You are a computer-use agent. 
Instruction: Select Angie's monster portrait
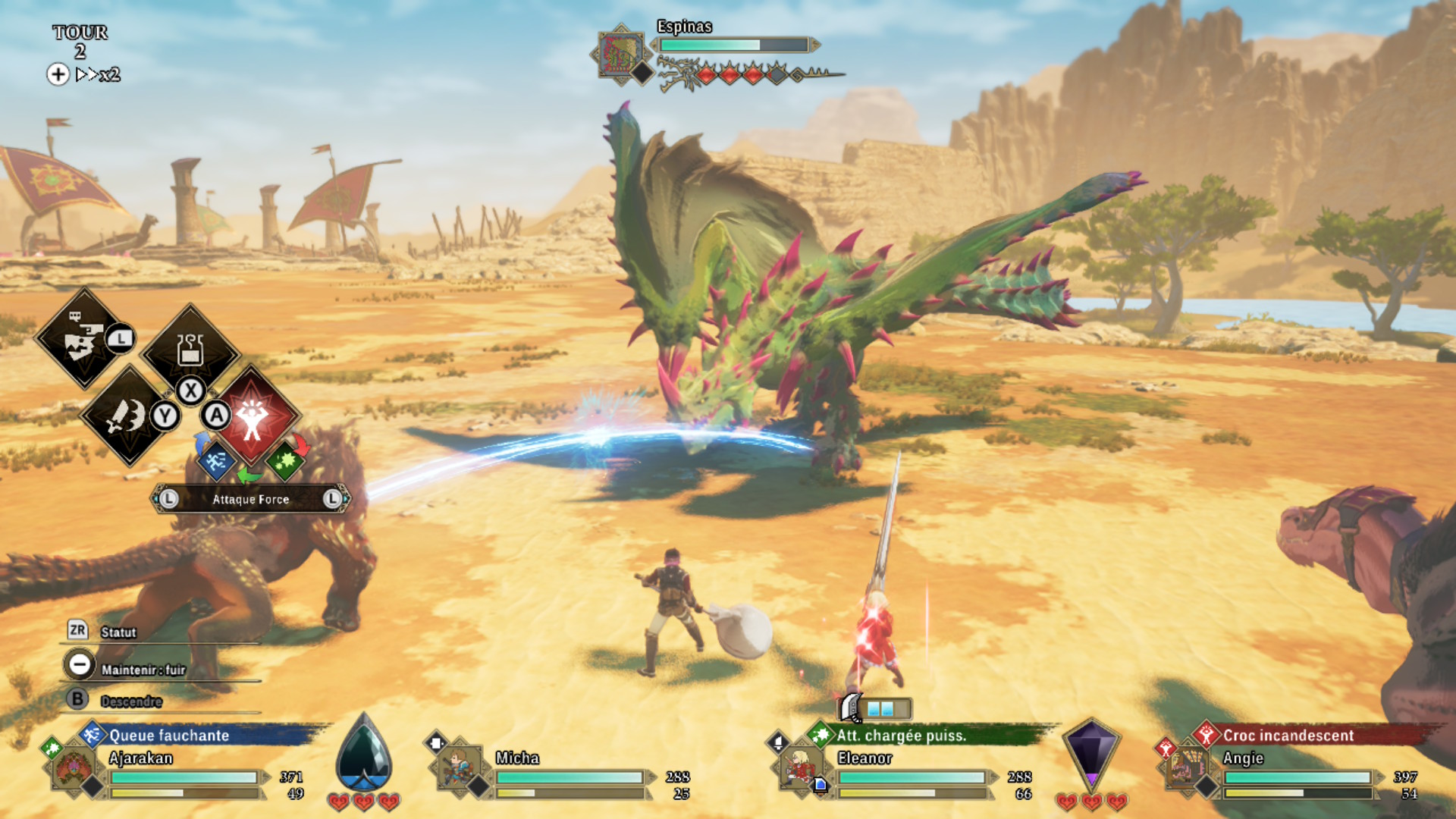(1185, 768)
